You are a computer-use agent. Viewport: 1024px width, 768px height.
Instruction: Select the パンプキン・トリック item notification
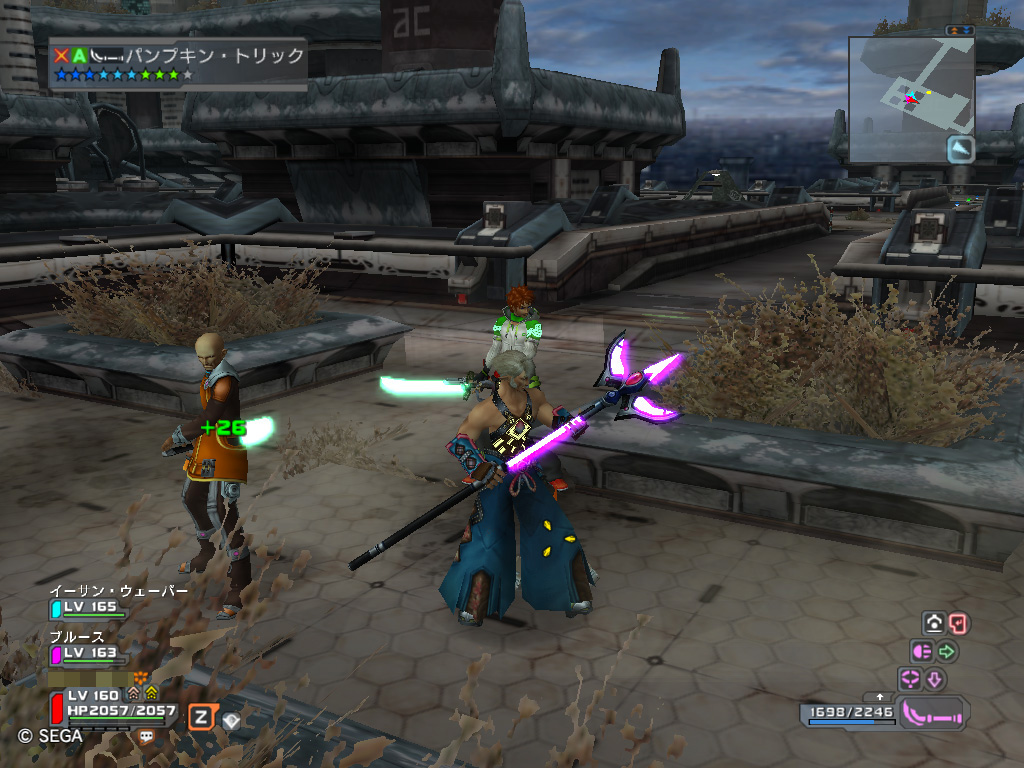(x=180, y=64)
